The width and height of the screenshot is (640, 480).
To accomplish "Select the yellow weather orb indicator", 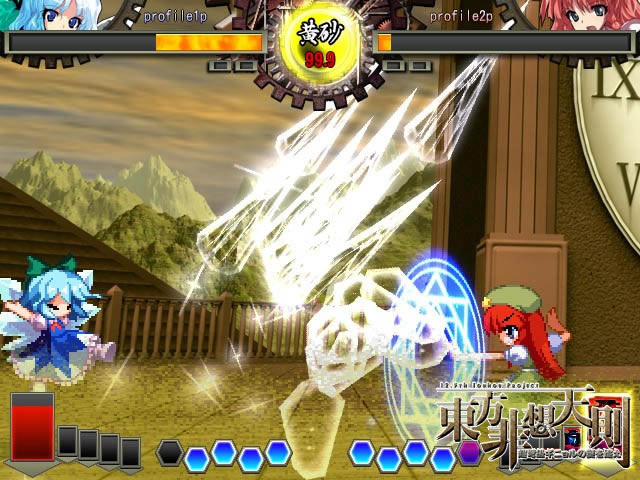I will click(x=320, y=45).
